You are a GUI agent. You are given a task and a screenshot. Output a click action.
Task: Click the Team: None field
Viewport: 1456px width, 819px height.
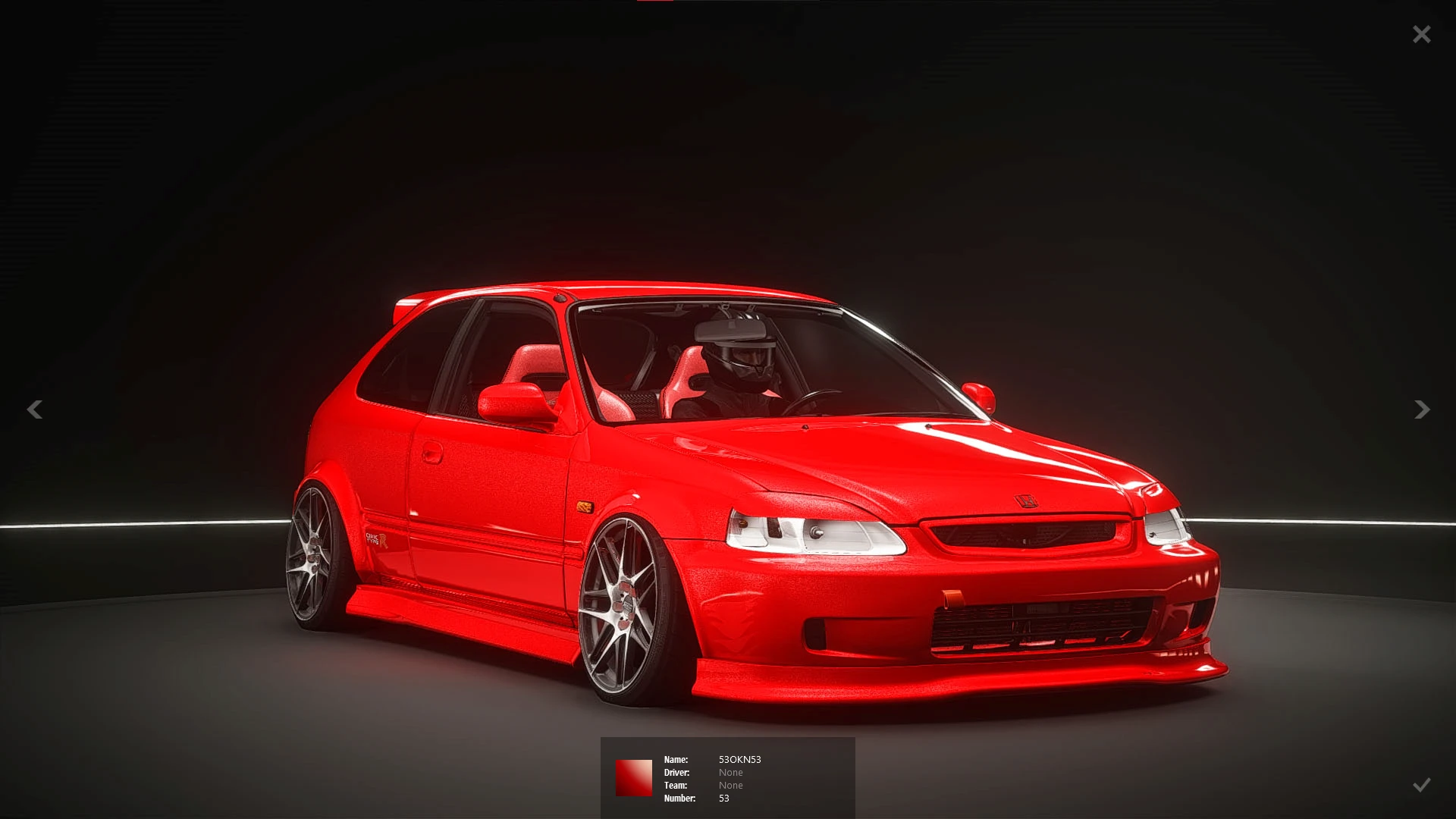pyautogui.click(x=730, y=785)
